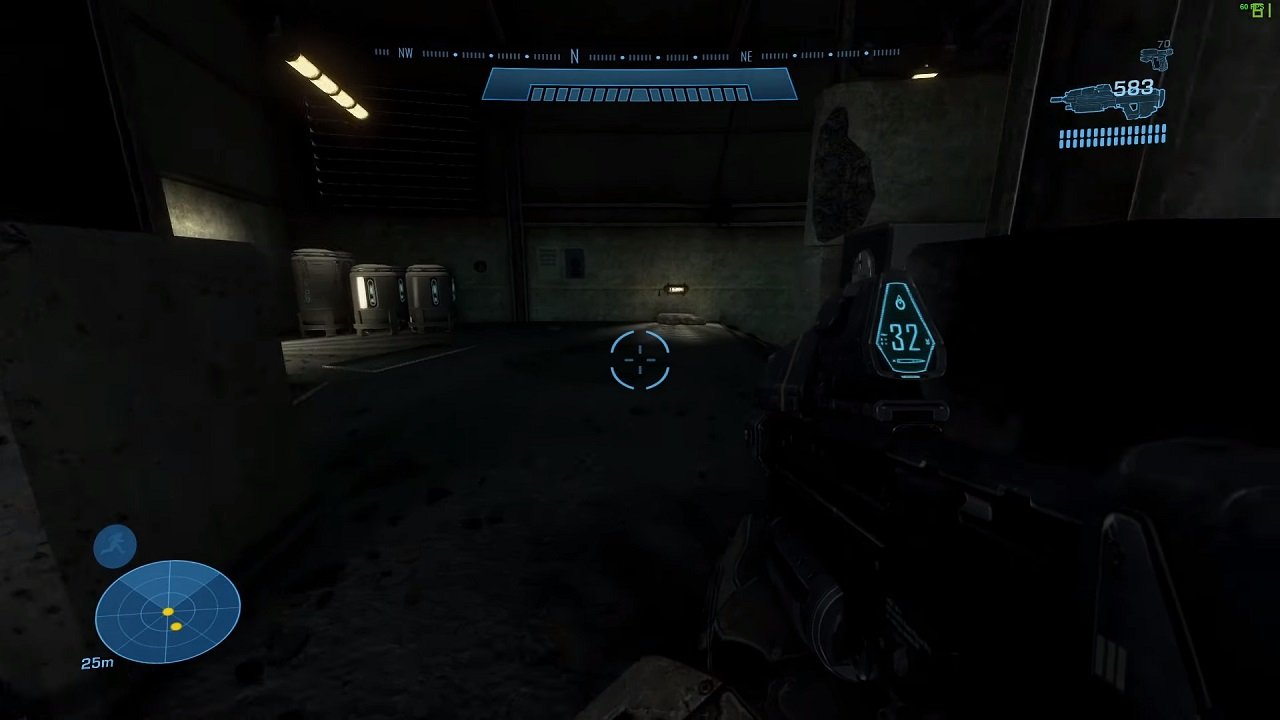Select the magnum pistol icon
The height and width of the screenshot is (720, 1280).
(1157, 60)
